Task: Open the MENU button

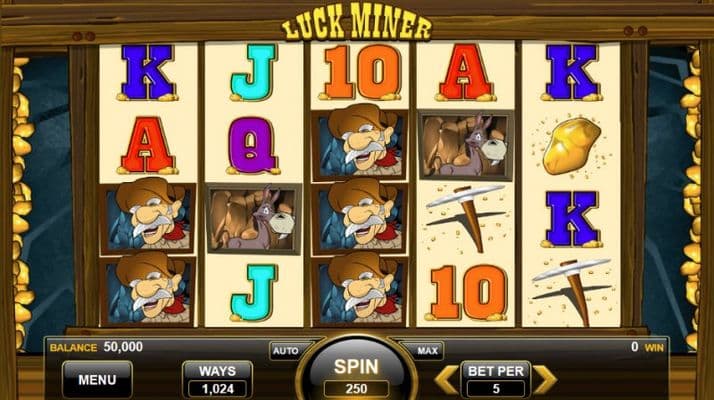Action: pyautogui.click(x=97, y=380)
